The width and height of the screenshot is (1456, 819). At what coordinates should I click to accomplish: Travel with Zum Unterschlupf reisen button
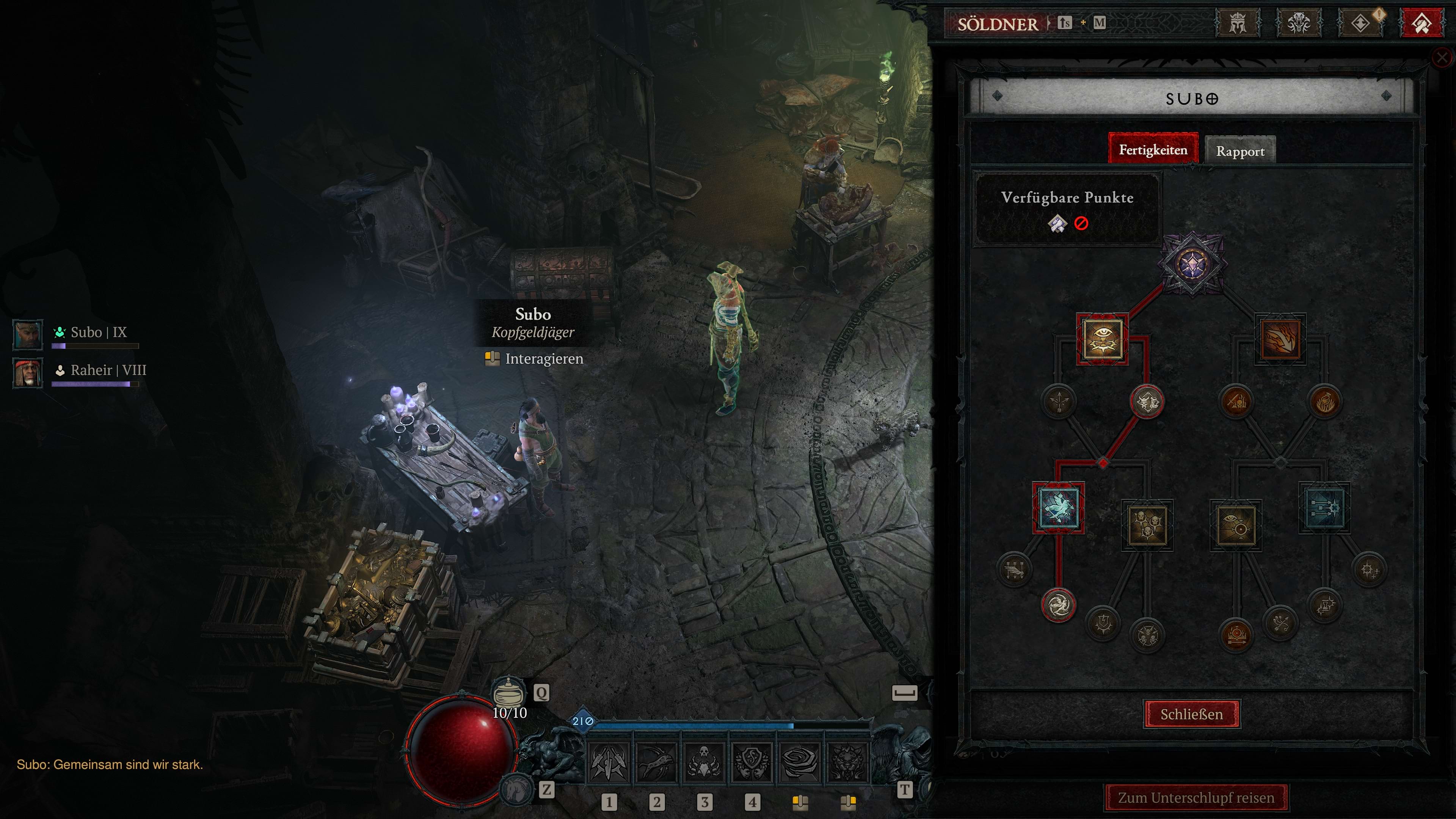[1196, 797]
